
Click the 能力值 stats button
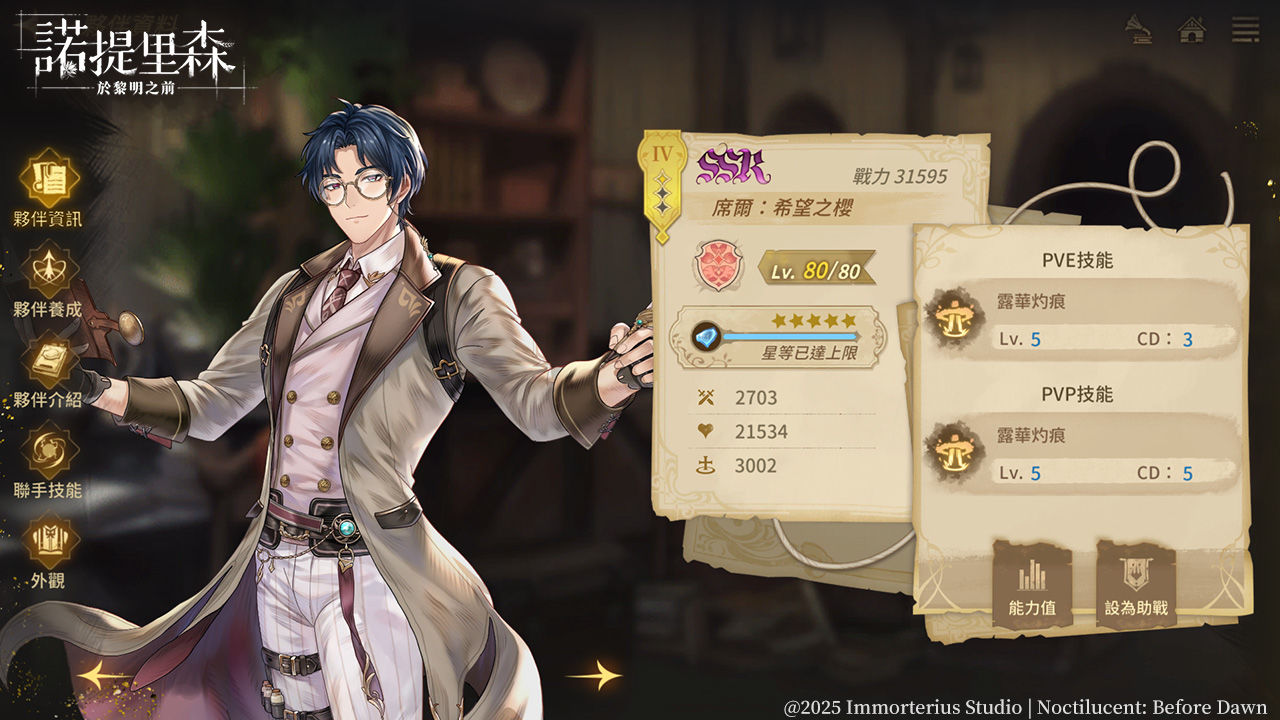point(1032,583)
